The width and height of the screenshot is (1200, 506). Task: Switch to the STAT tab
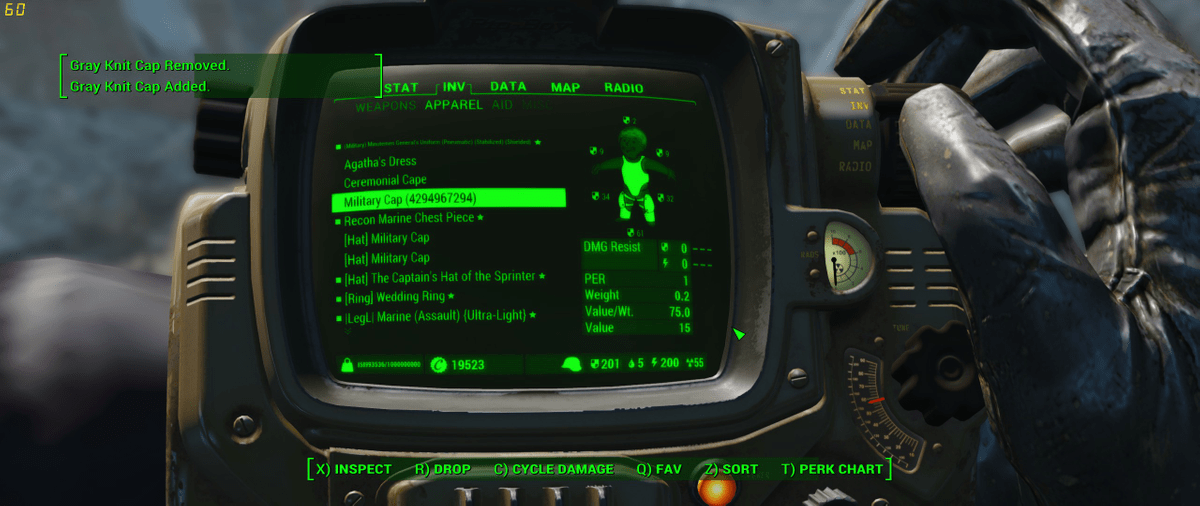[x=401, y=88]
